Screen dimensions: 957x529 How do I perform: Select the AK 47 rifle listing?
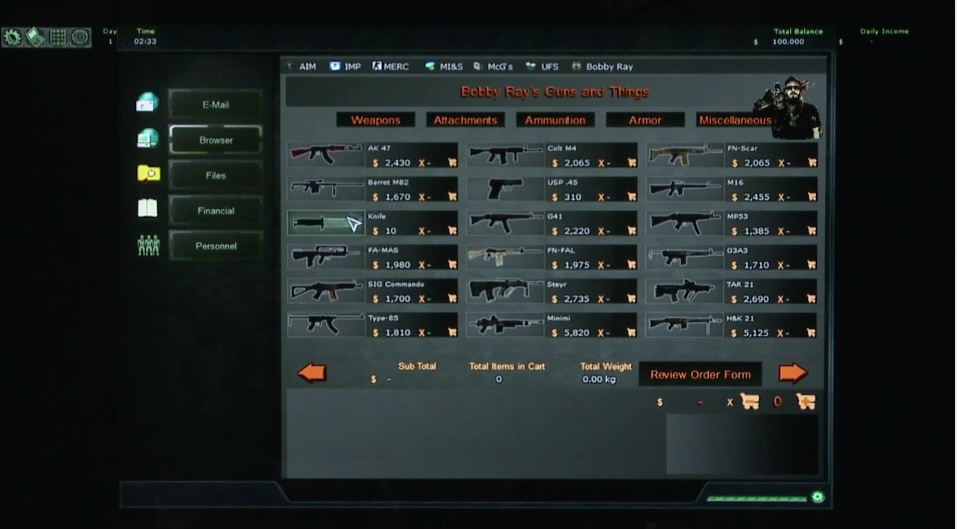[x=325, y=155]
